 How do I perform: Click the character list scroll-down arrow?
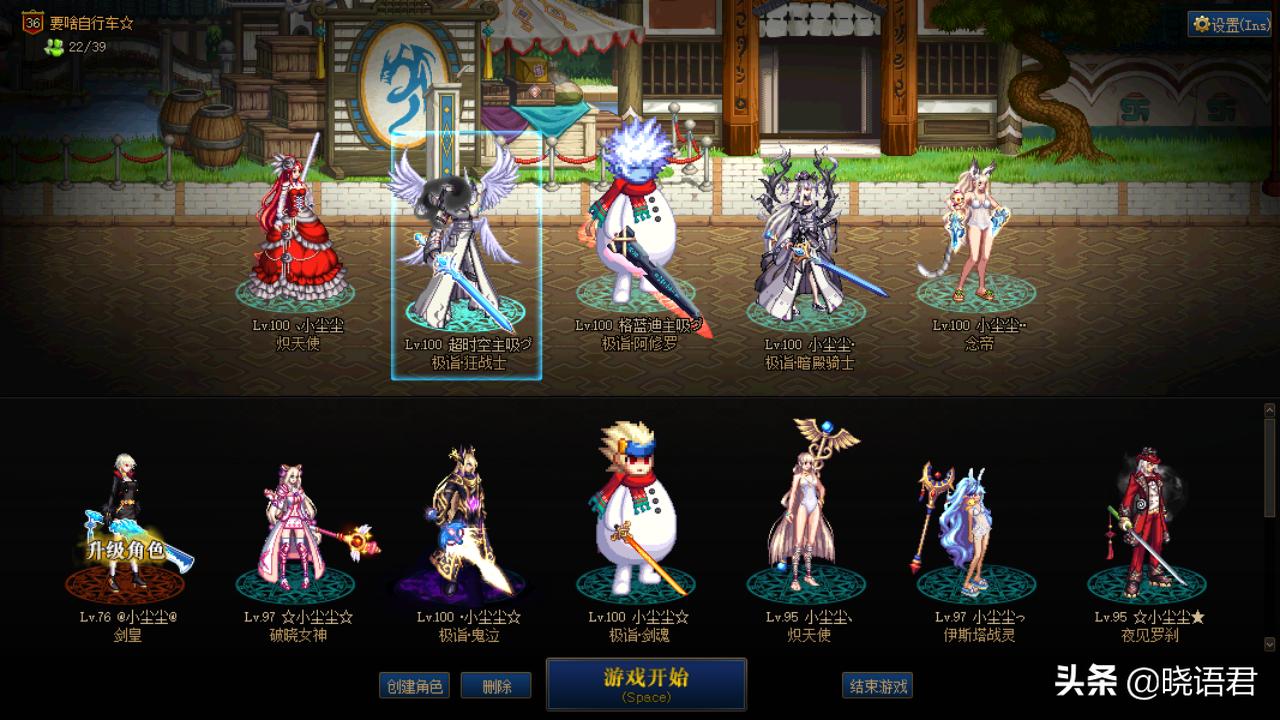[1270, 645]
